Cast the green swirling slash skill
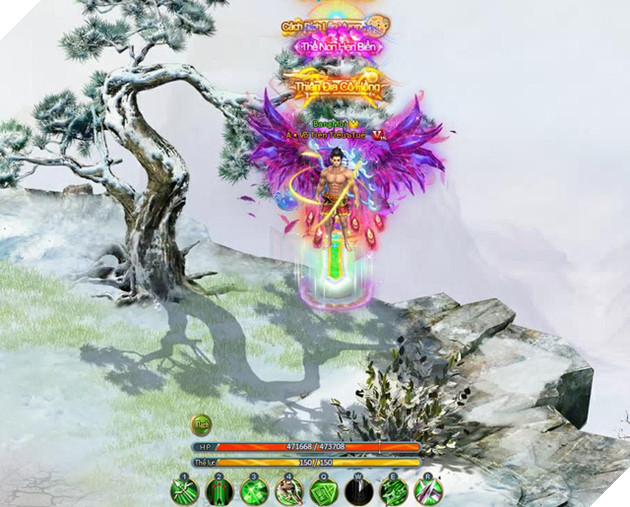Screen dimensions: 630x507 click(x=254, y=491)
